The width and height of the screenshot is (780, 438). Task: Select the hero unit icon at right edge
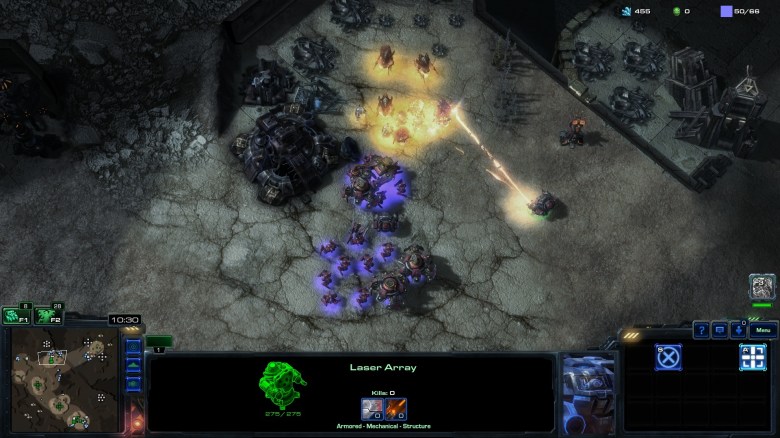tap(762, 287)
